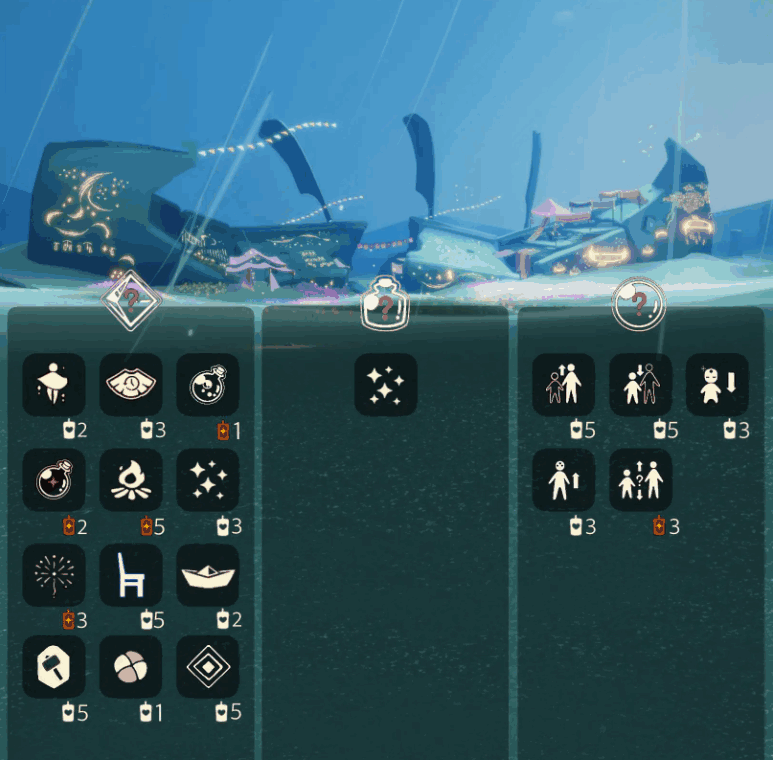Screen dimensions: 773x760
Task: Select the chibi figure with down arrow
Action: tap(717, 384)
